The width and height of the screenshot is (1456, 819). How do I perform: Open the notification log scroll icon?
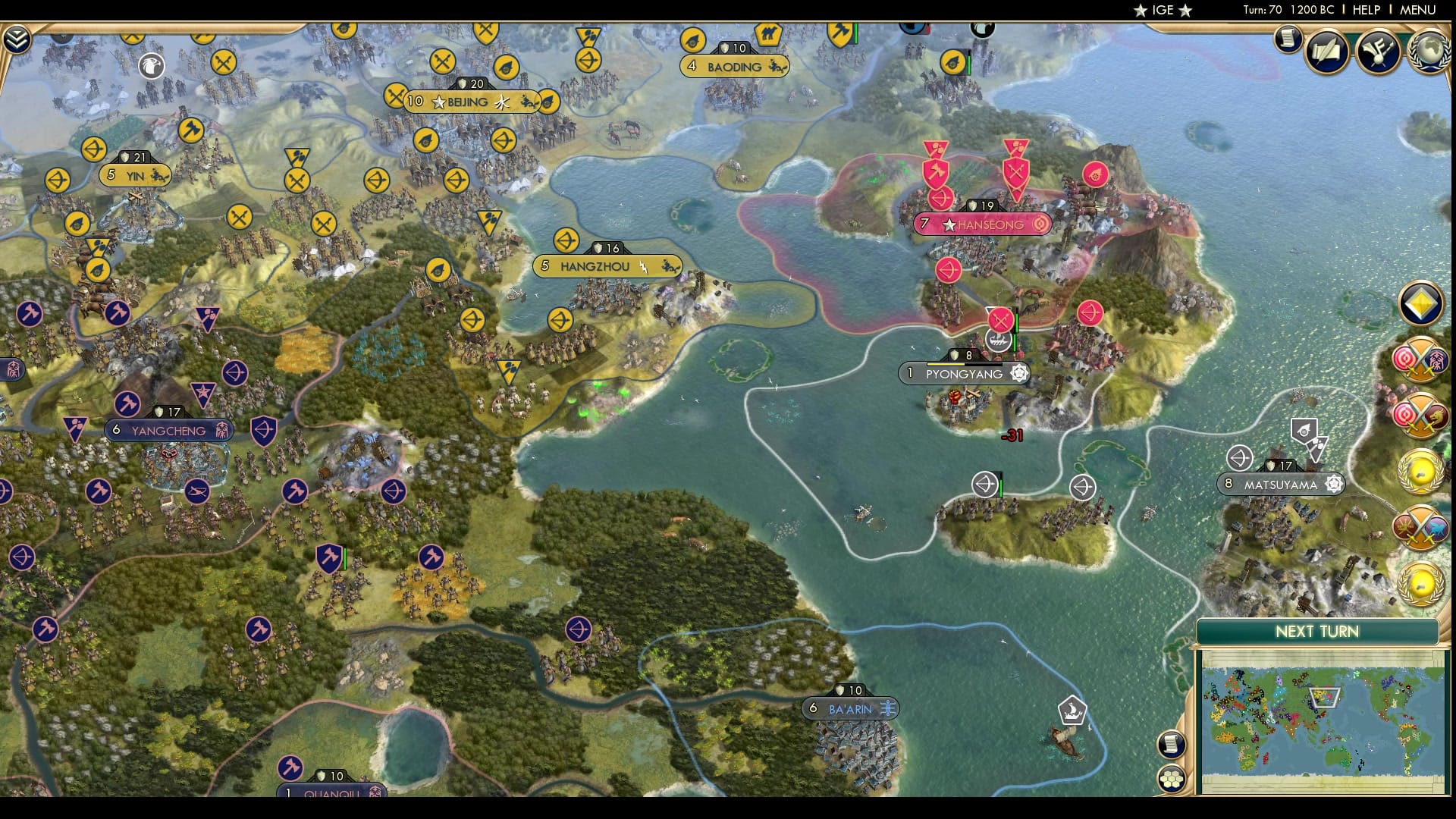point(1287,39)
